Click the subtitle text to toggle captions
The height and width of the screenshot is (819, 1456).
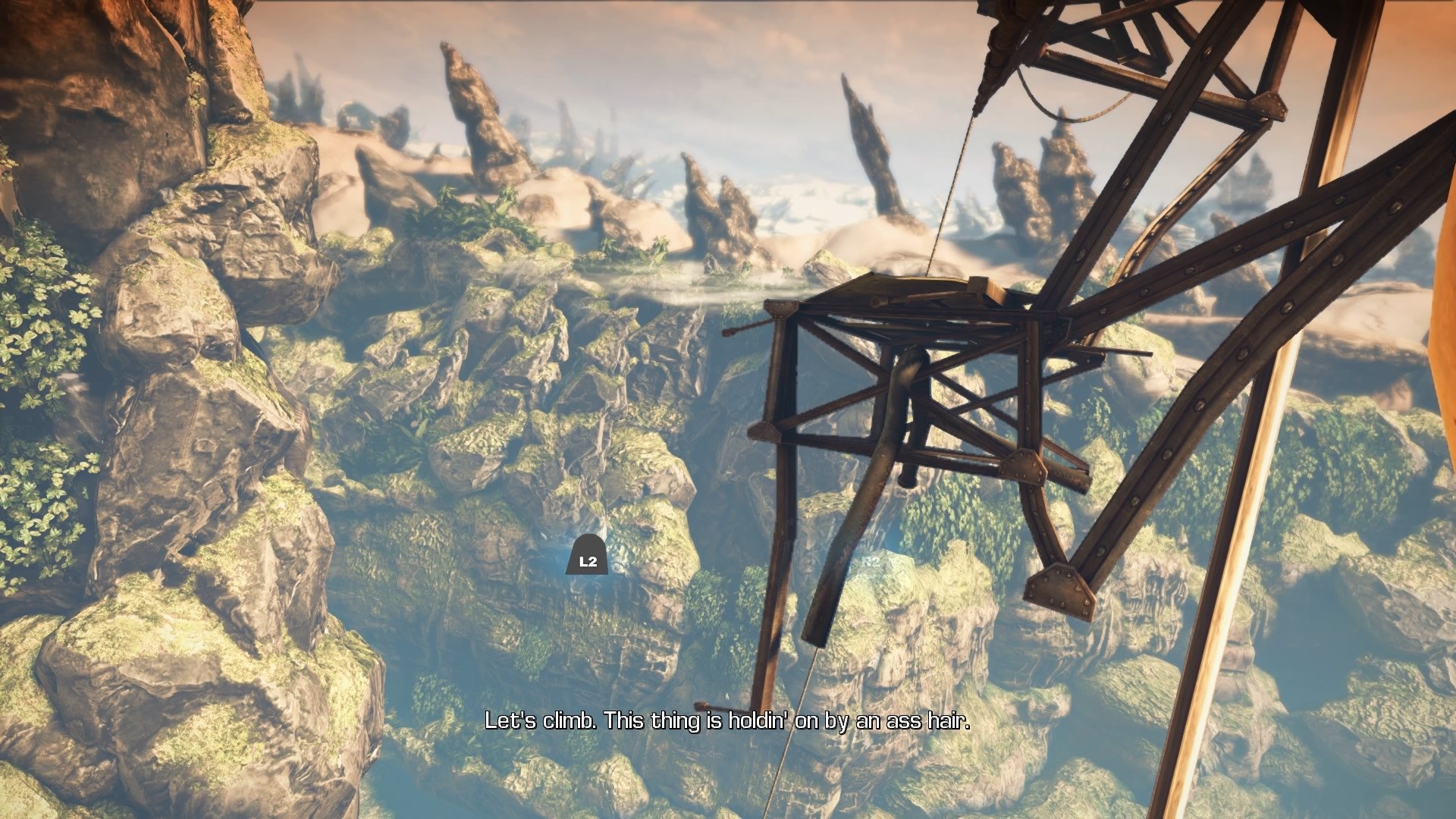click(x=726, y=724)
